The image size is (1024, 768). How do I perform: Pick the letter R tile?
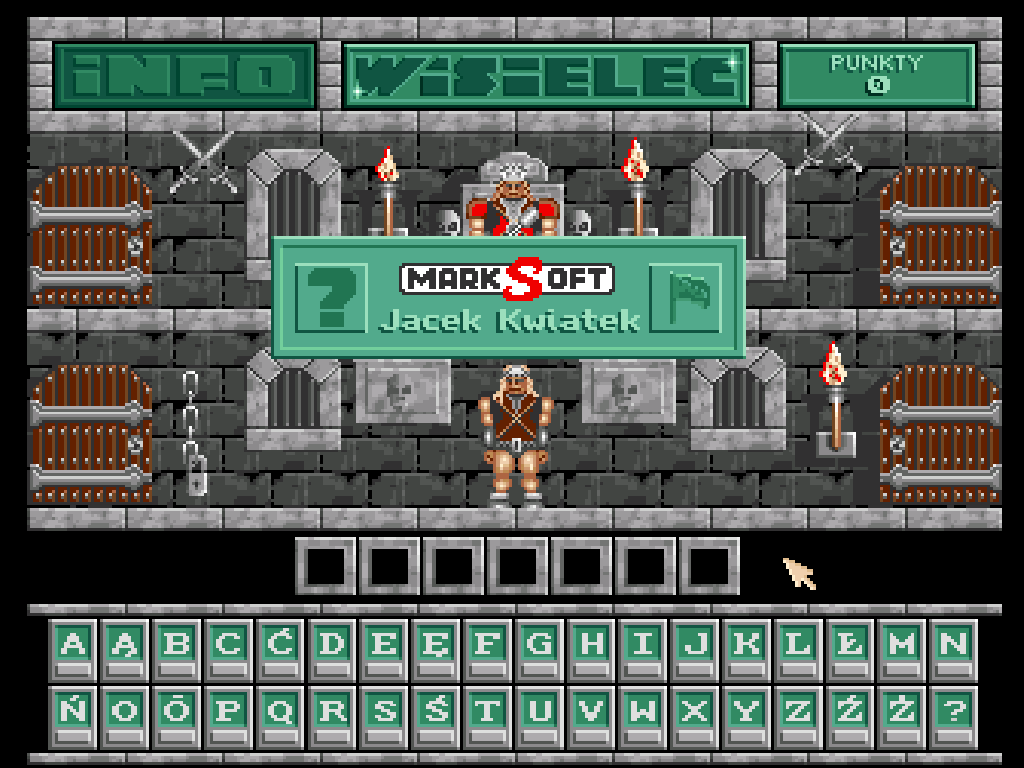coord(332,714)
